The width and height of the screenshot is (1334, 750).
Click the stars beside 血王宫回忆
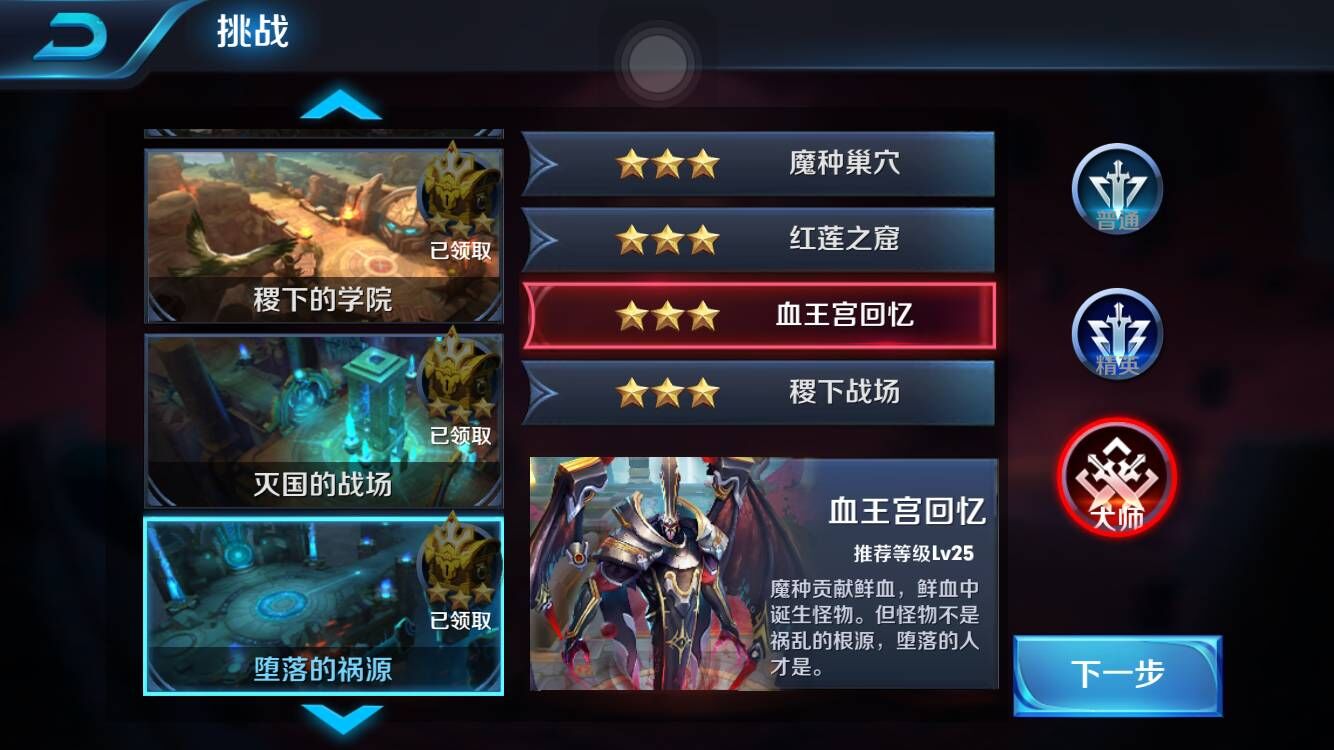tap(668, 317)
